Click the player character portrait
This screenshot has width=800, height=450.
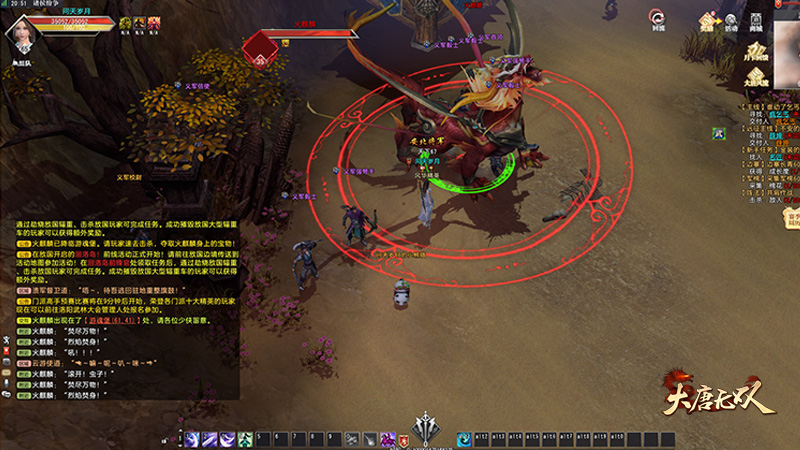point(22,34)
